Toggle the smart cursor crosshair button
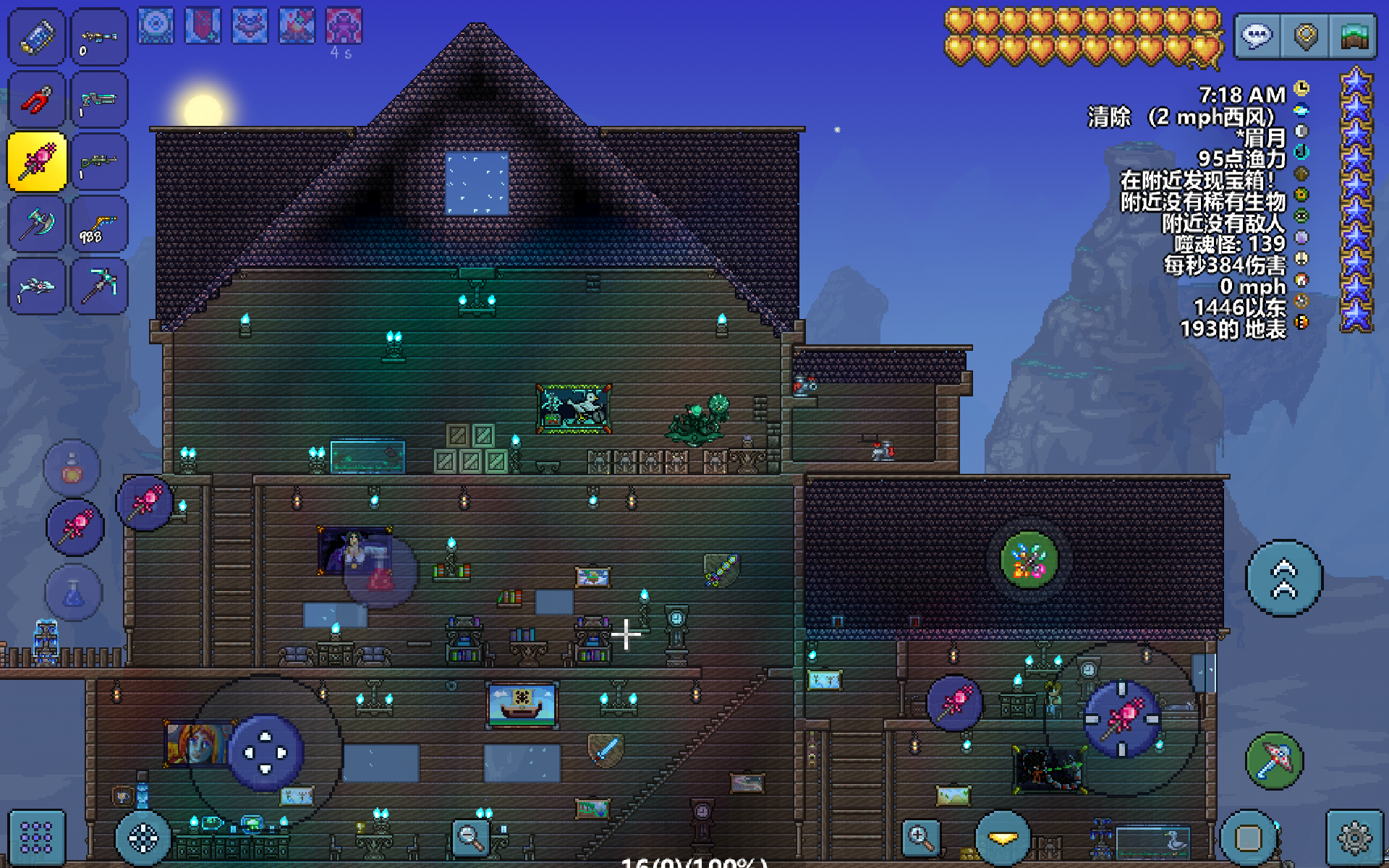Viewport: 1389px width, 868px height. coord(143,838)
